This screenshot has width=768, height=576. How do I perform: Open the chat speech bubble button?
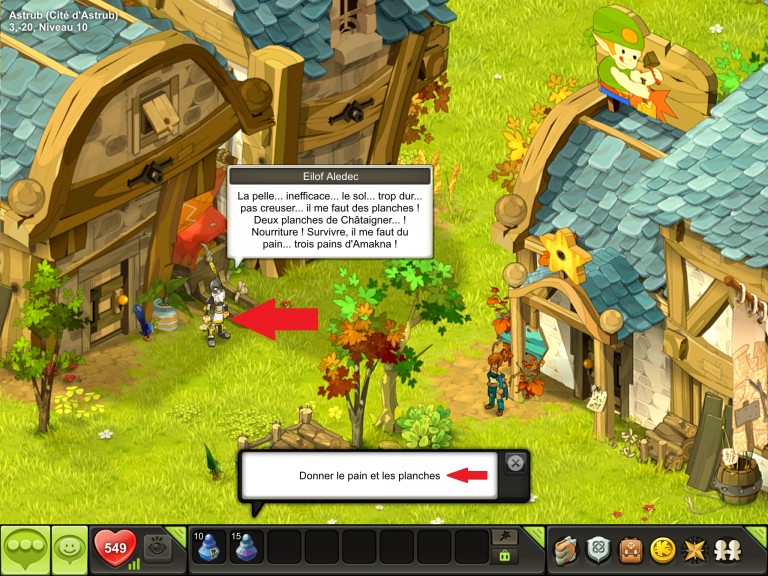coord(26,549)
